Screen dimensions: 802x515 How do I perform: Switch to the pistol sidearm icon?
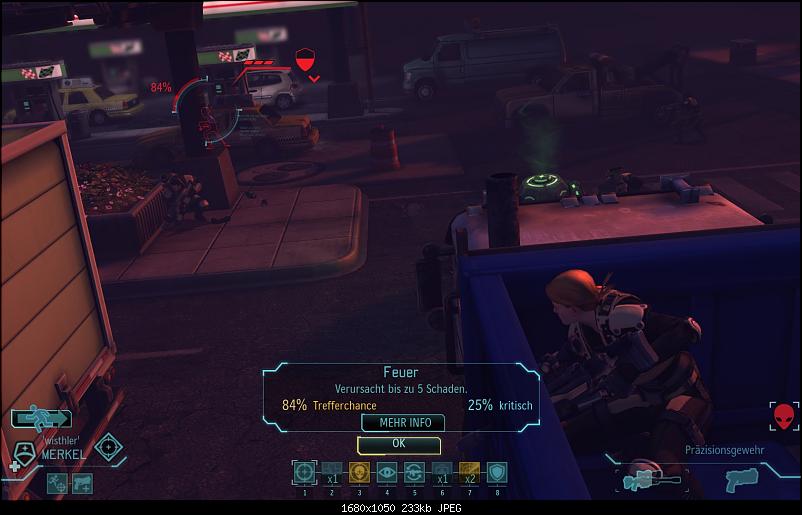741,482
